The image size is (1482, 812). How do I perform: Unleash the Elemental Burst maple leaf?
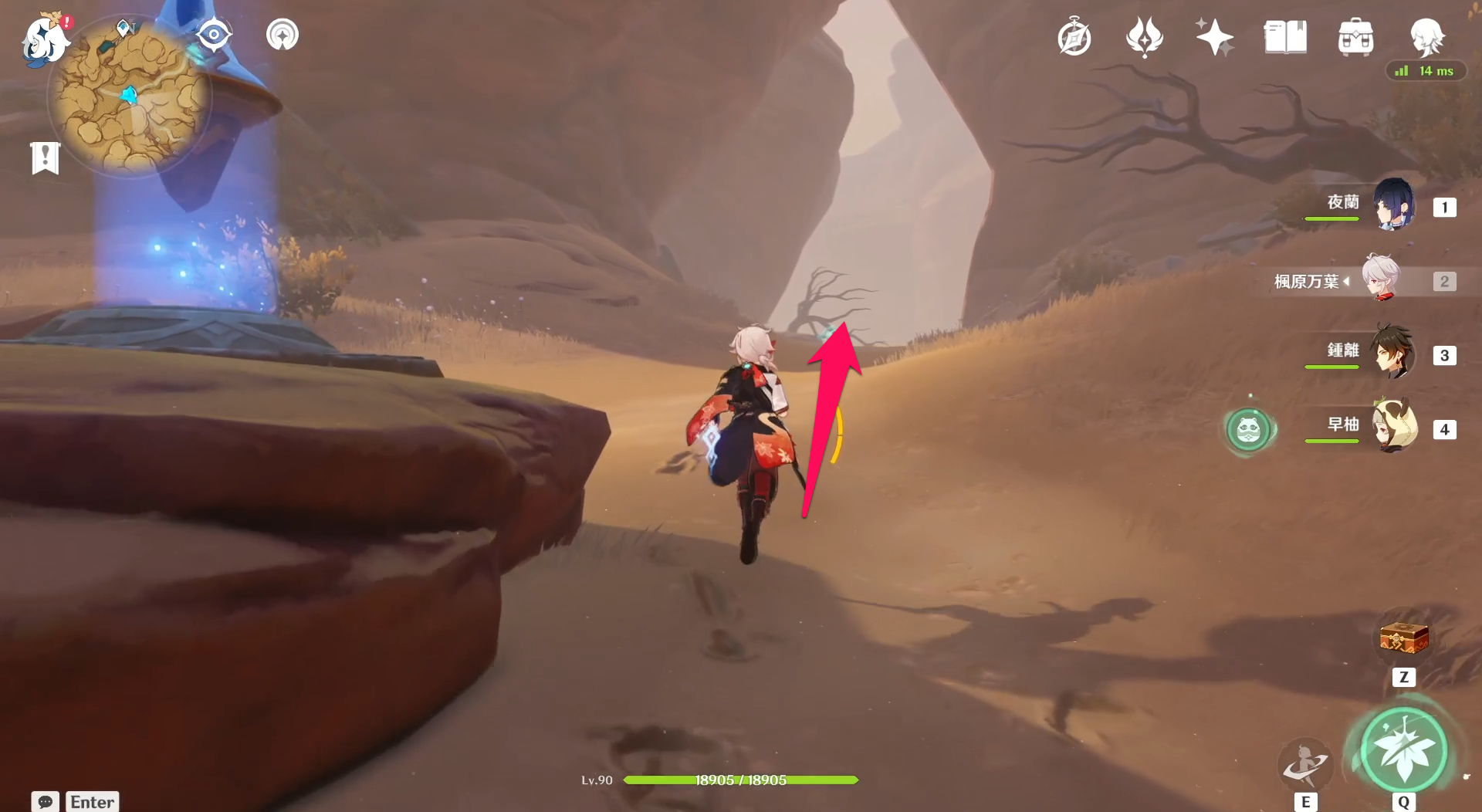[1403, 750]
